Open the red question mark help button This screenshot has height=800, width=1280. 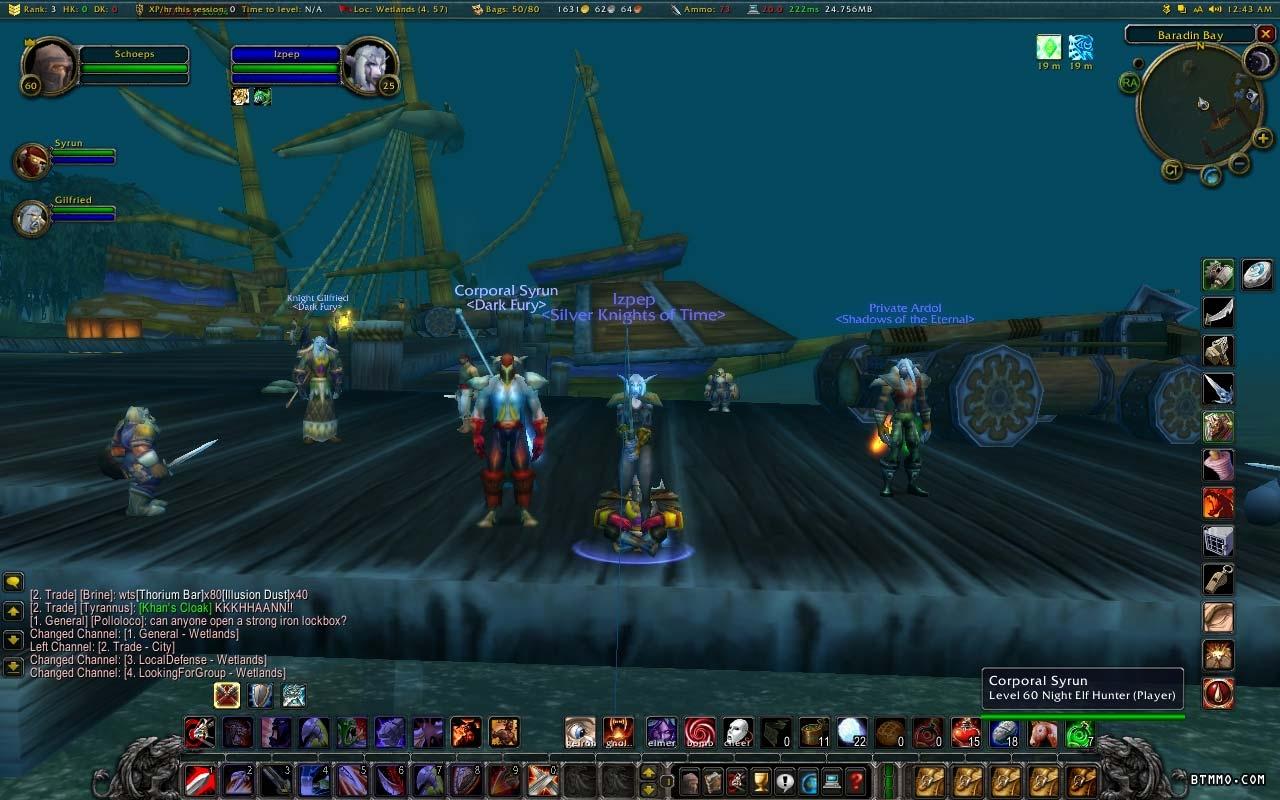click(x=856, y=781)
